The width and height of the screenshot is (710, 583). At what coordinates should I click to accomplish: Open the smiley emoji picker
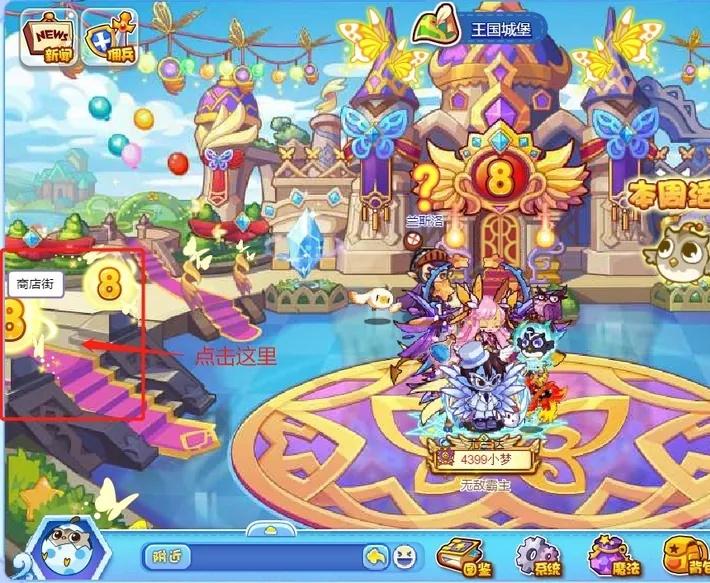click(403, 555)
